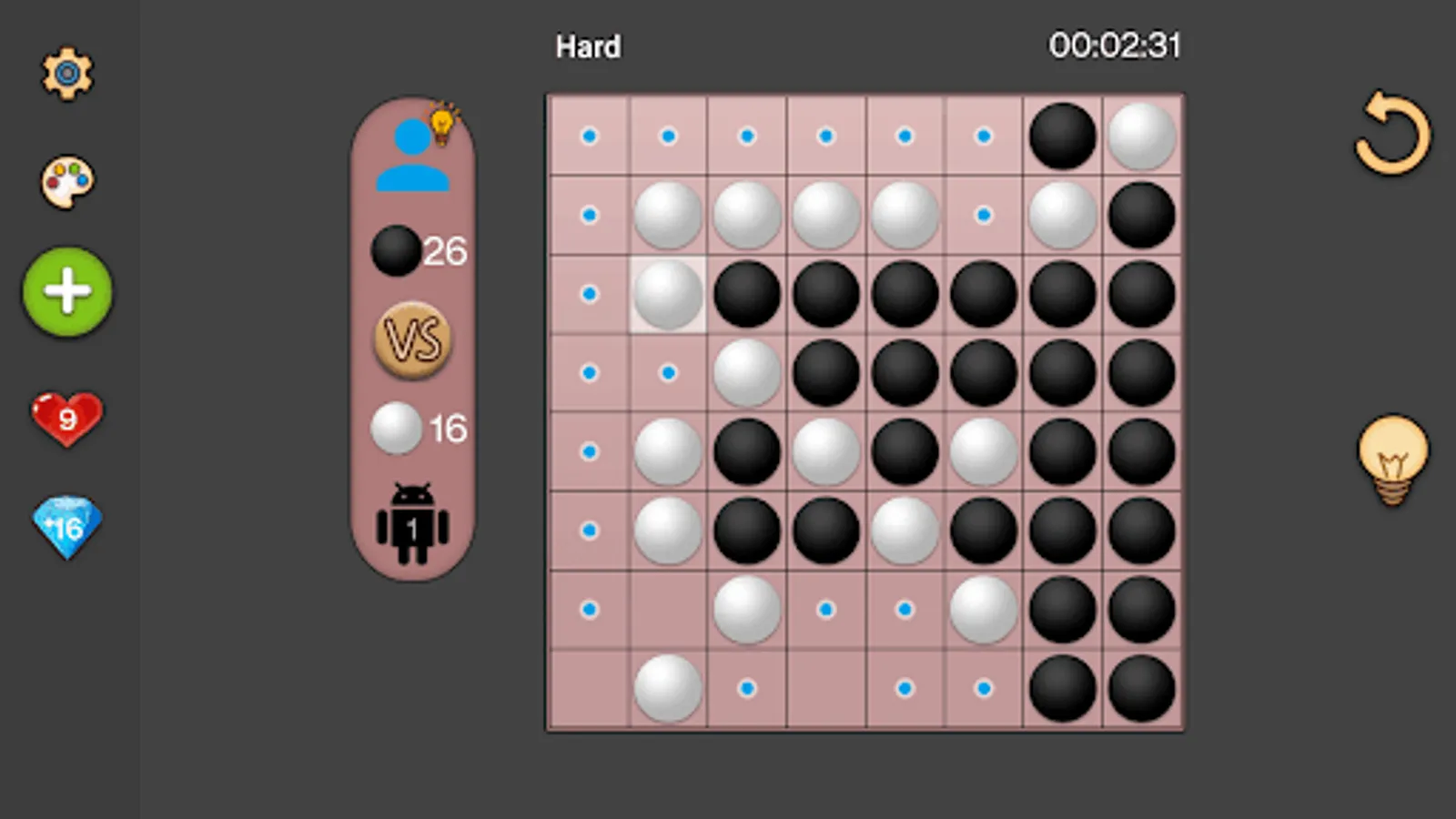The height and width of the screenshot is (819, 1456).
Task: Open the settings gear icon
Action: 66,75
